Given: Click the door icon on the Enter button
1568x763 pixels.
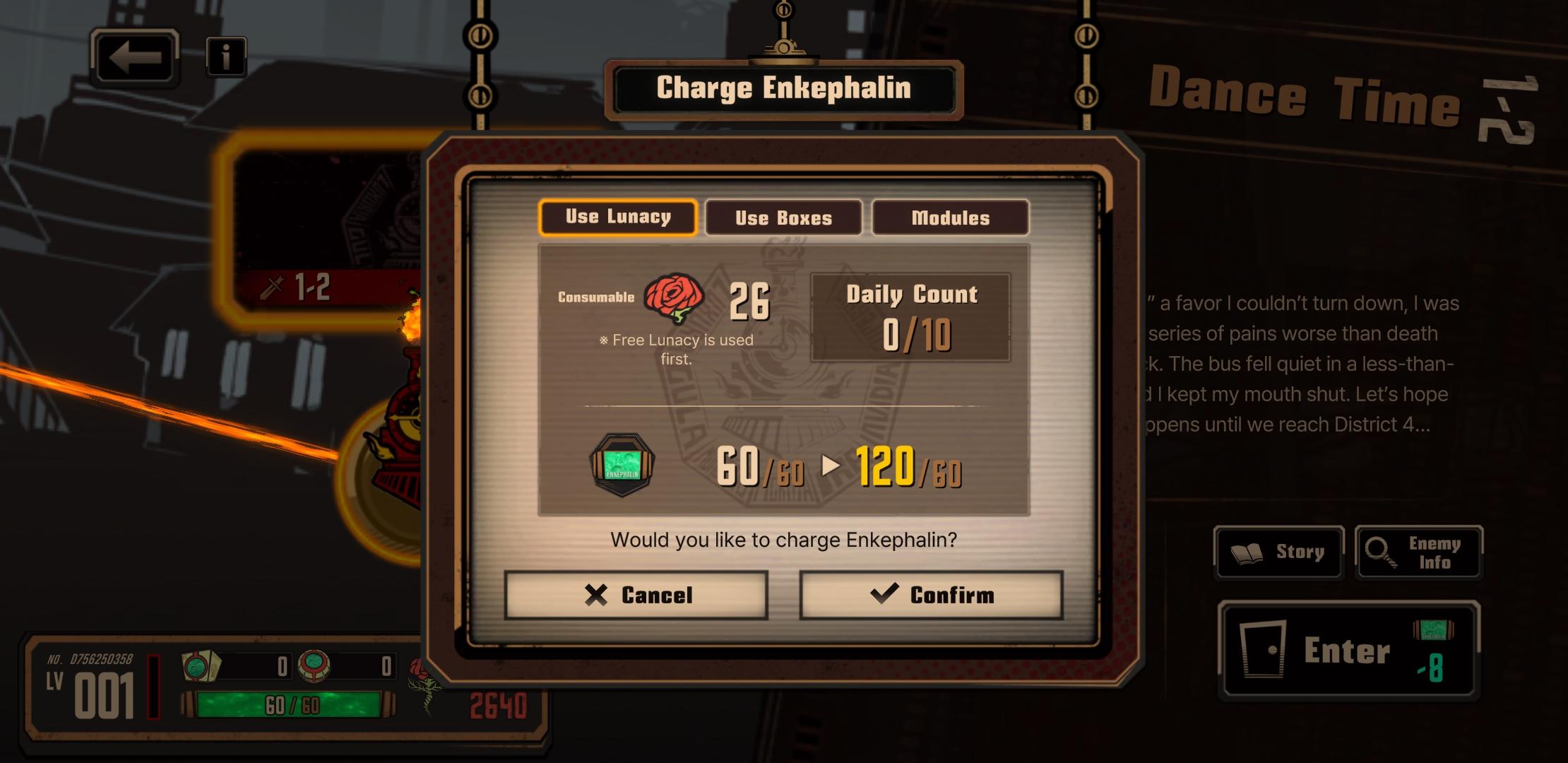Looking at the screenshot, I should point(1262,650).
